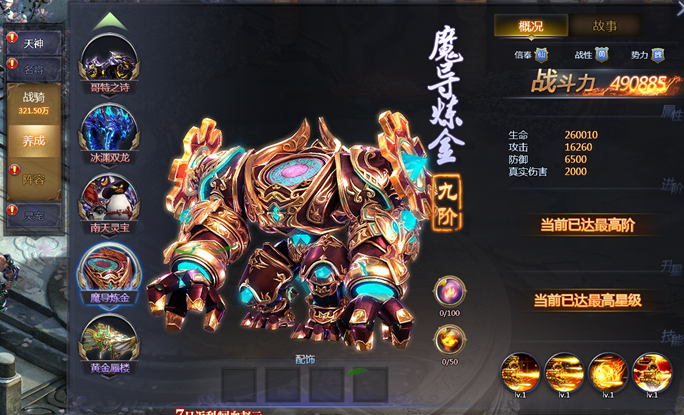
Task: Switch to the 养成 cultivation tab
Action: (x=34, y=141)
